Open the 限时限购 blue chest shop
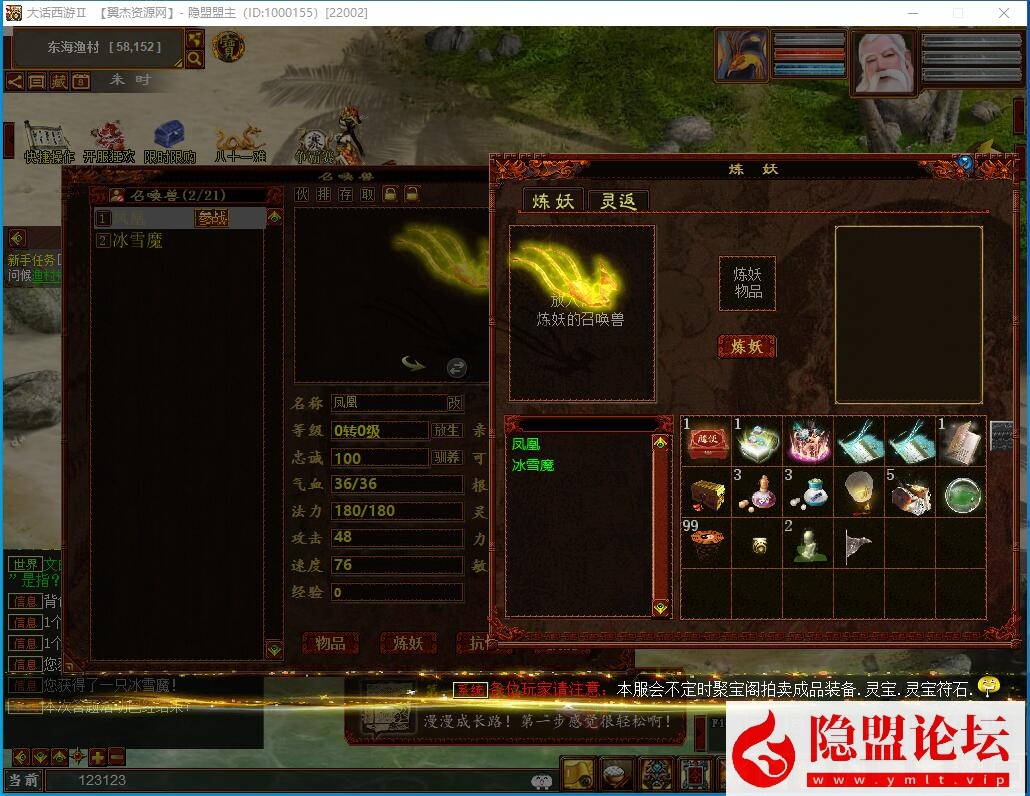1030x796 pixels. coord(169,142)
